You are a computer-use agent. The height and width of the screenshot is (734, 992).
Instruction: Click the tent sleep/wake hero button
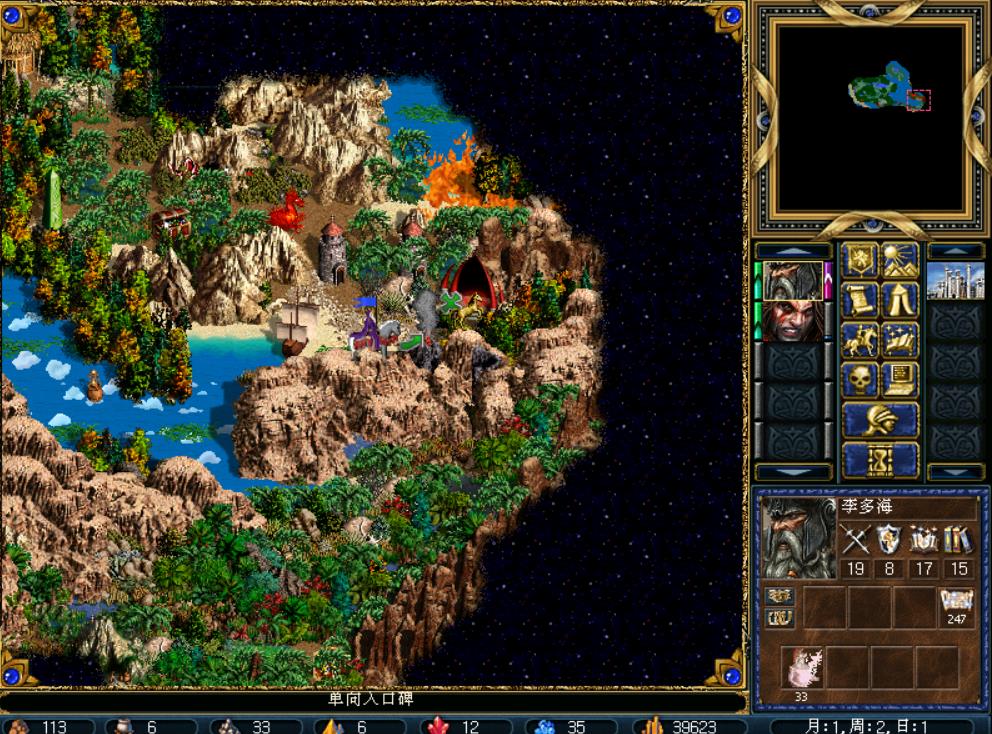[x=900, y=300]
